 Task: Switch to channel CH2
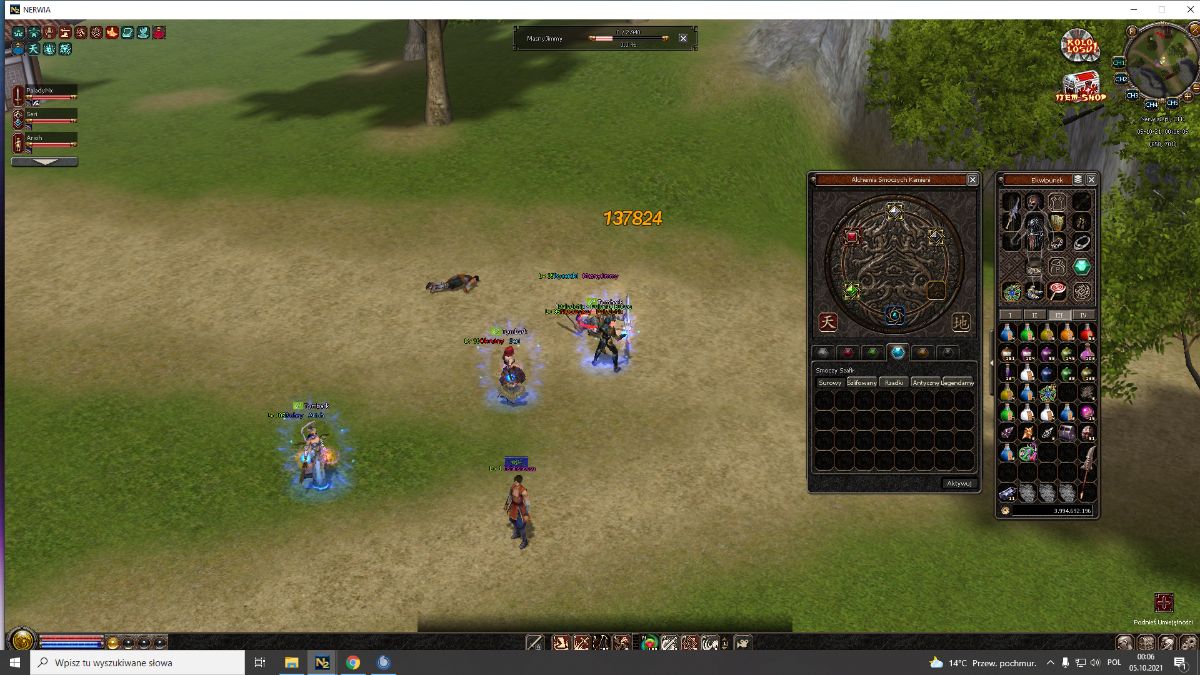[x=1120, y=78]
